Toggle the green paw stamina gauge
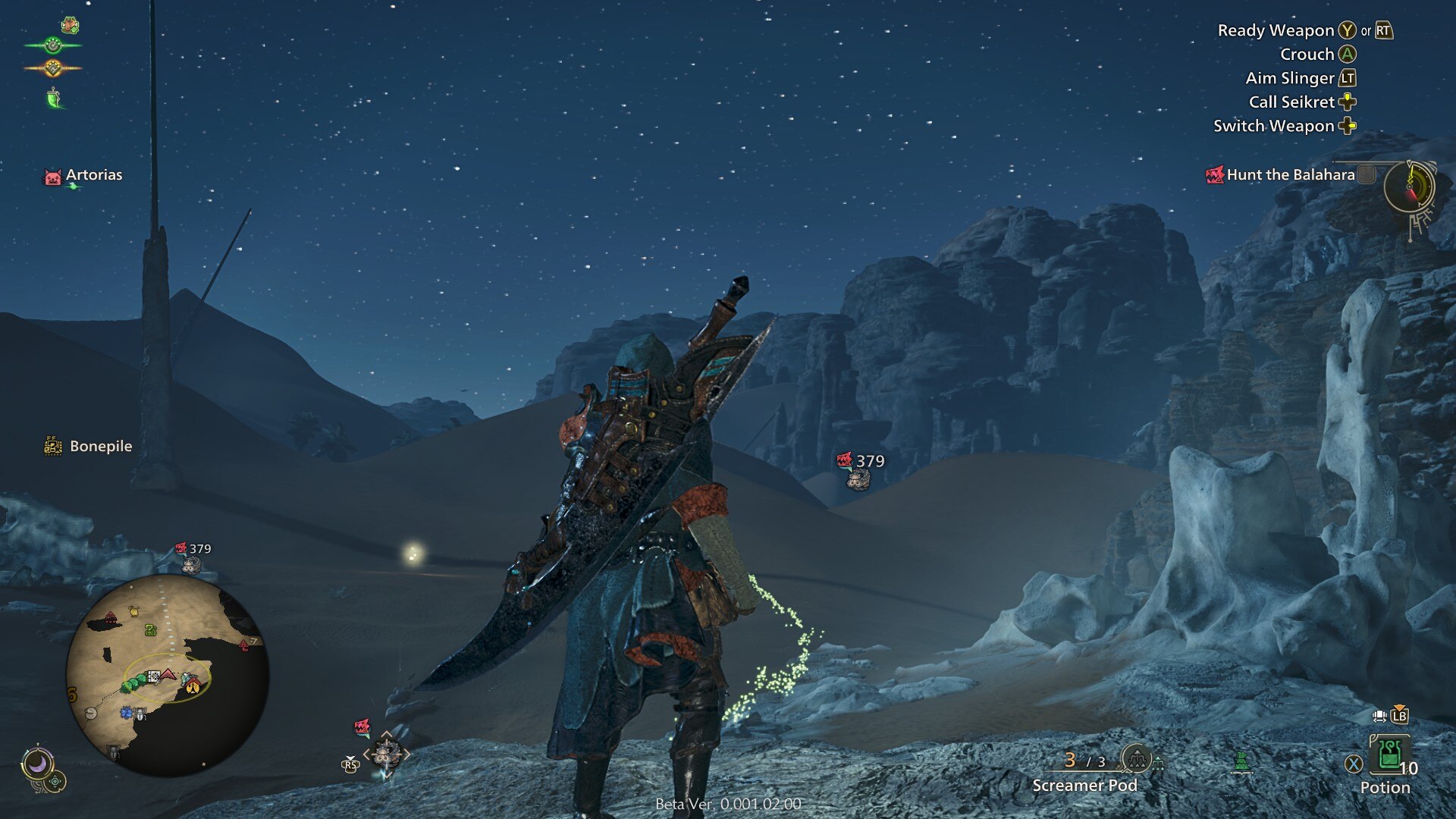 tap(52, 45)
